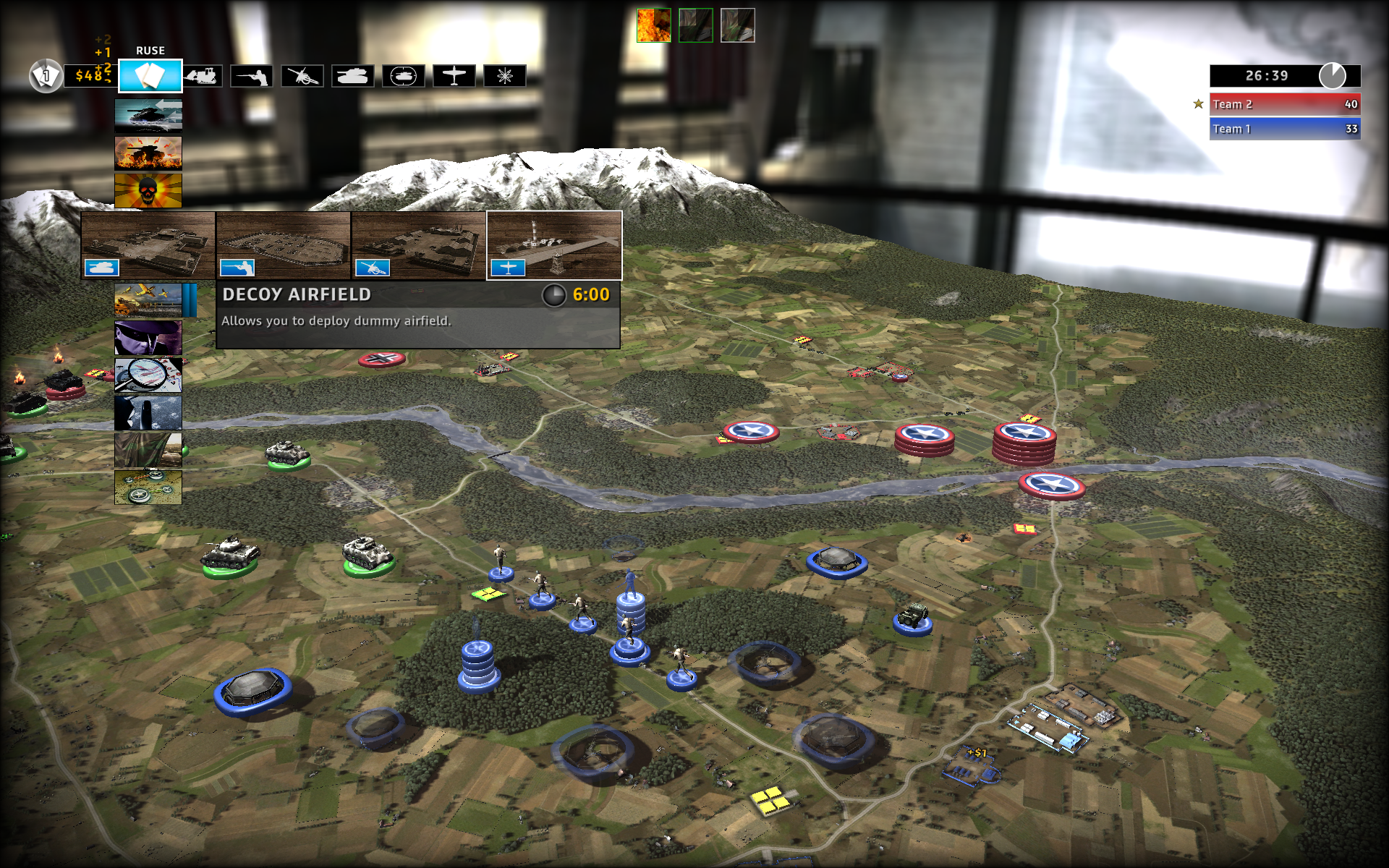
Task: Open the starburst icon category
Action: coord(504,75)
